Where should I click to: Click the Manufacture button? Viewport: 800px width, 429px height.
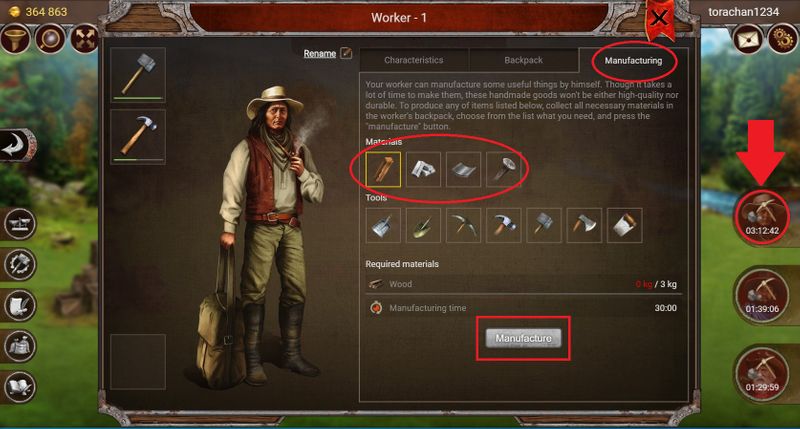click(524, 339)
